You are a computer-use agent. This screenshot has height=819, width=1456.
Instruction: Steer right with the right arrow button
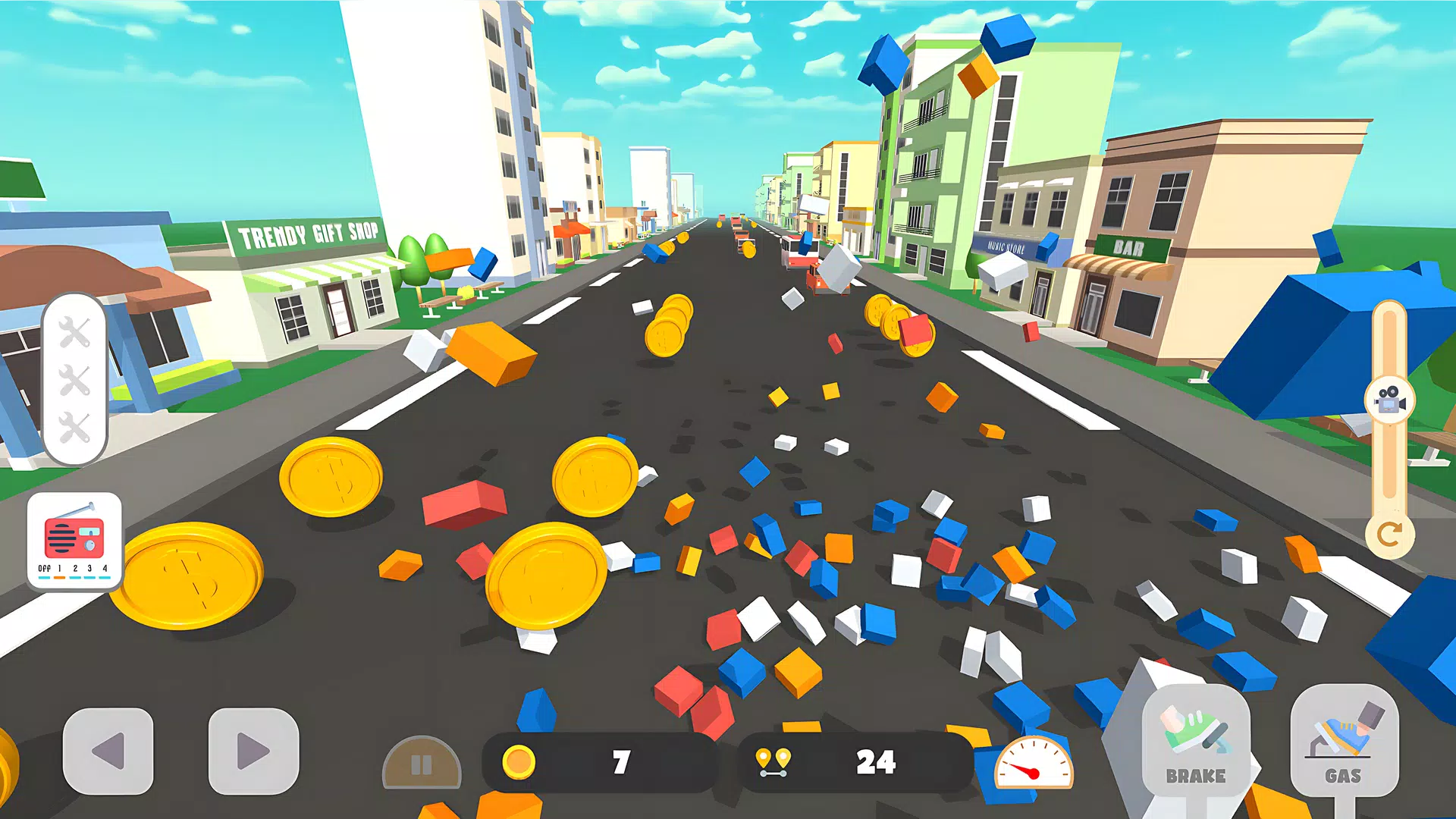point(253,751)
